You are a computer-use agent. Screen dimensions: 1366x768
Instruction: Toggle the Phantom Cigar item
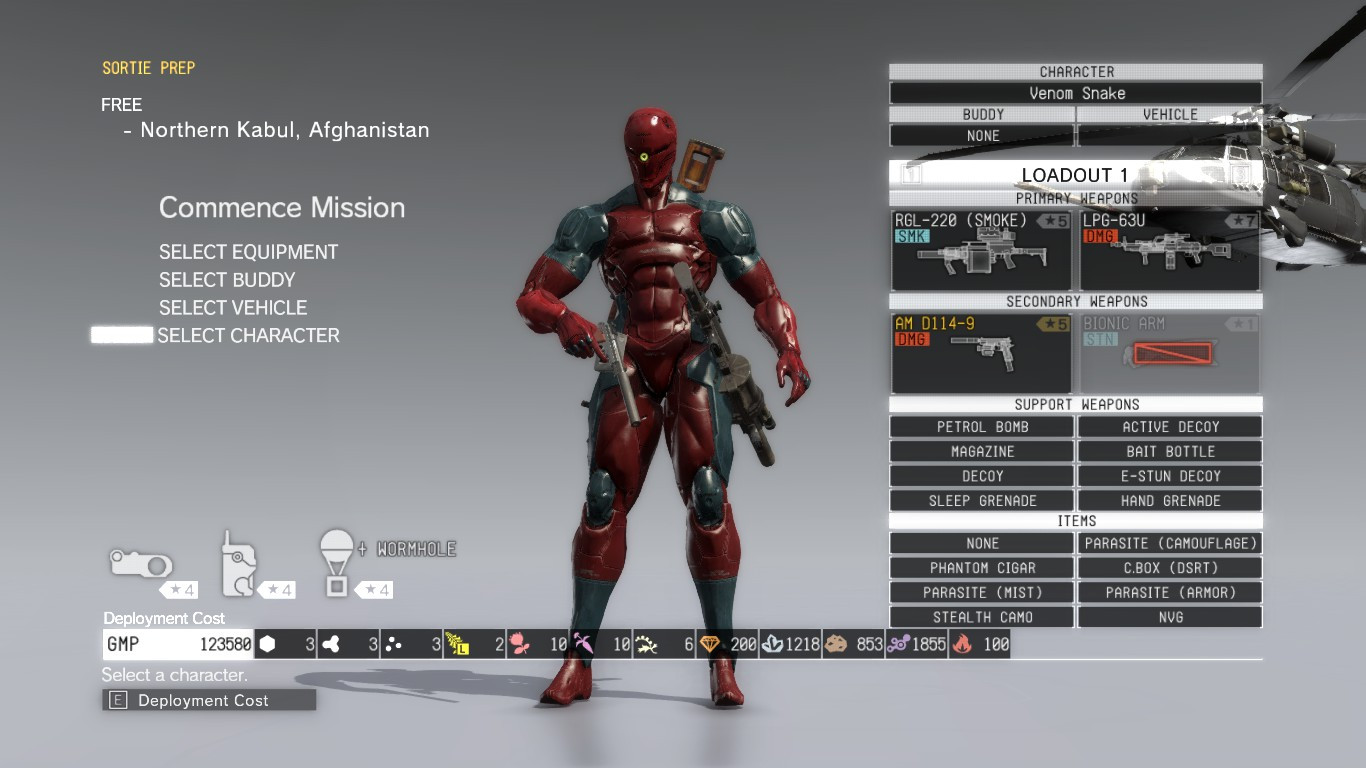(981, 567)
